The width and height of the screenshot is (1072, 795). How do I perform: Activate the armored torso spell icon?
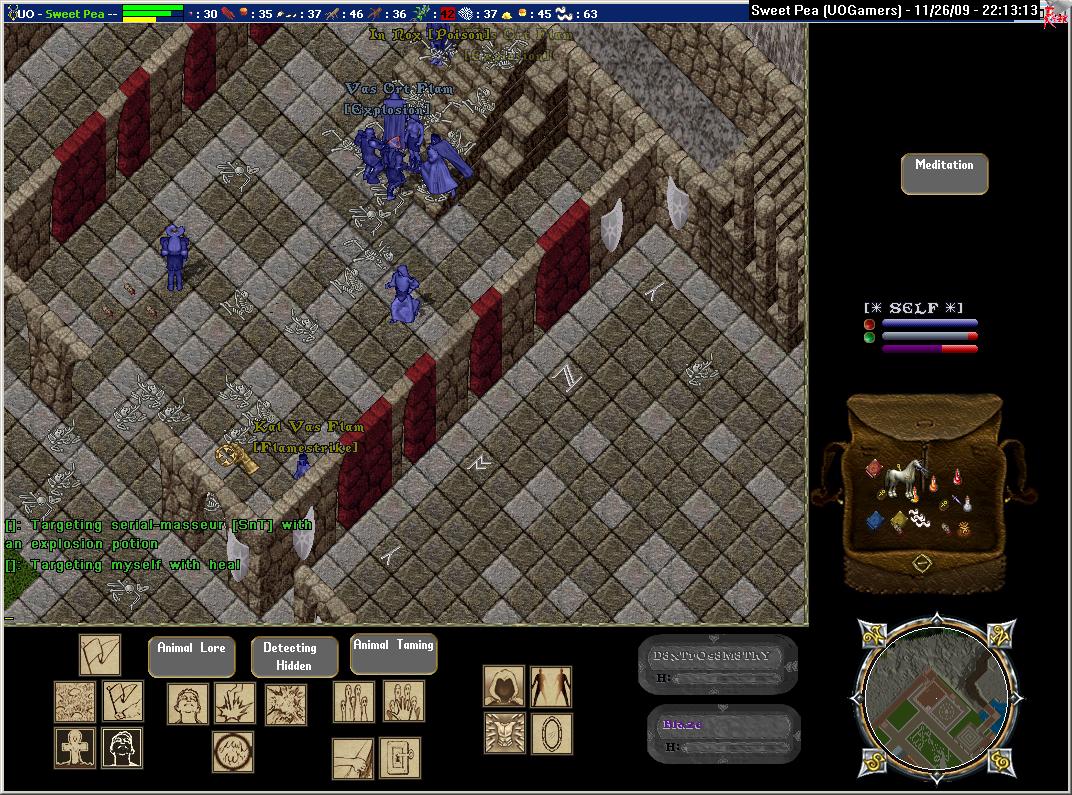[504, 733]
